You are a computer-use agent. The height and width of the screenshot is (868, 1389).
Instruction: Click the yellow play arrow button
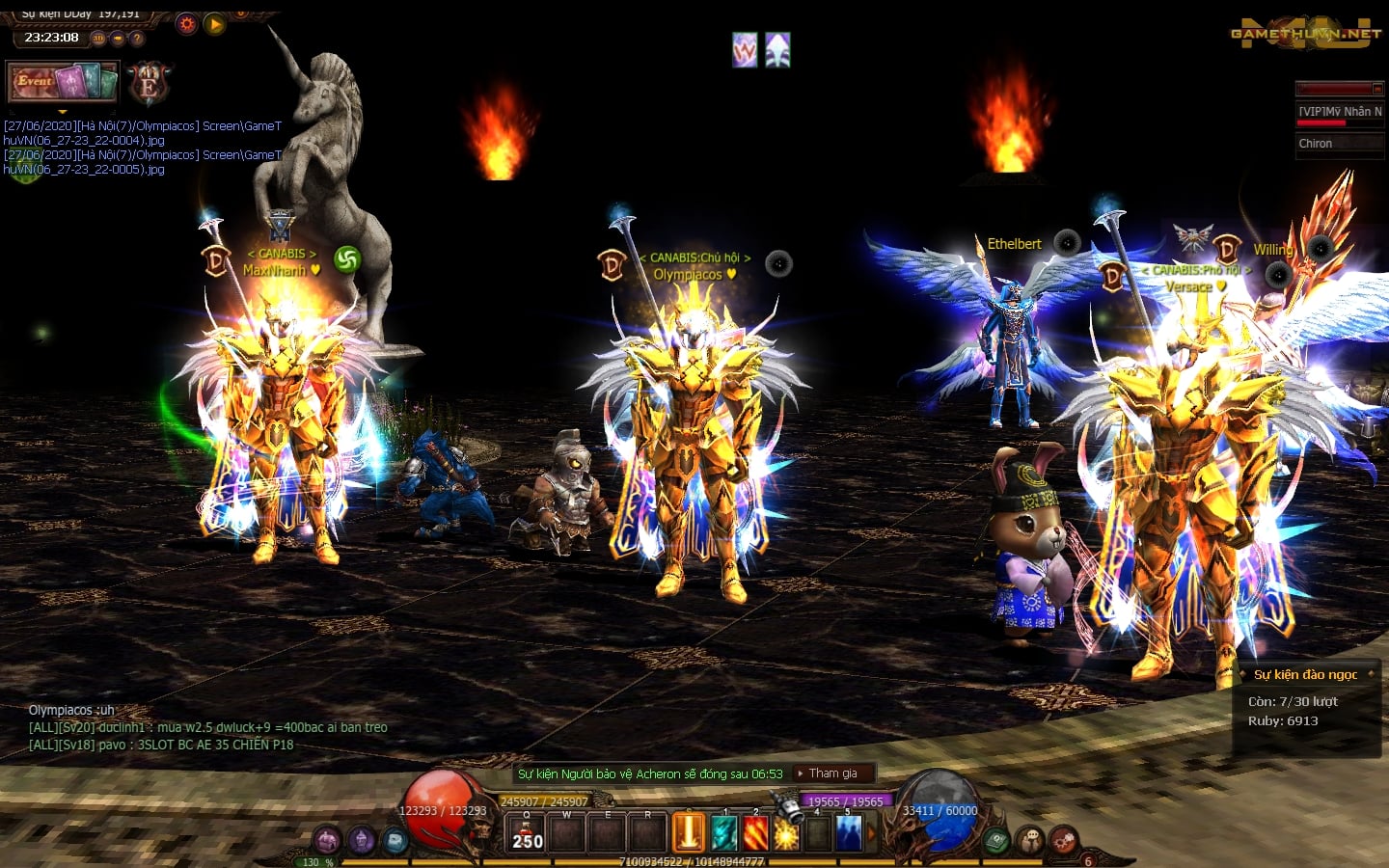click(x=215, y=24)
